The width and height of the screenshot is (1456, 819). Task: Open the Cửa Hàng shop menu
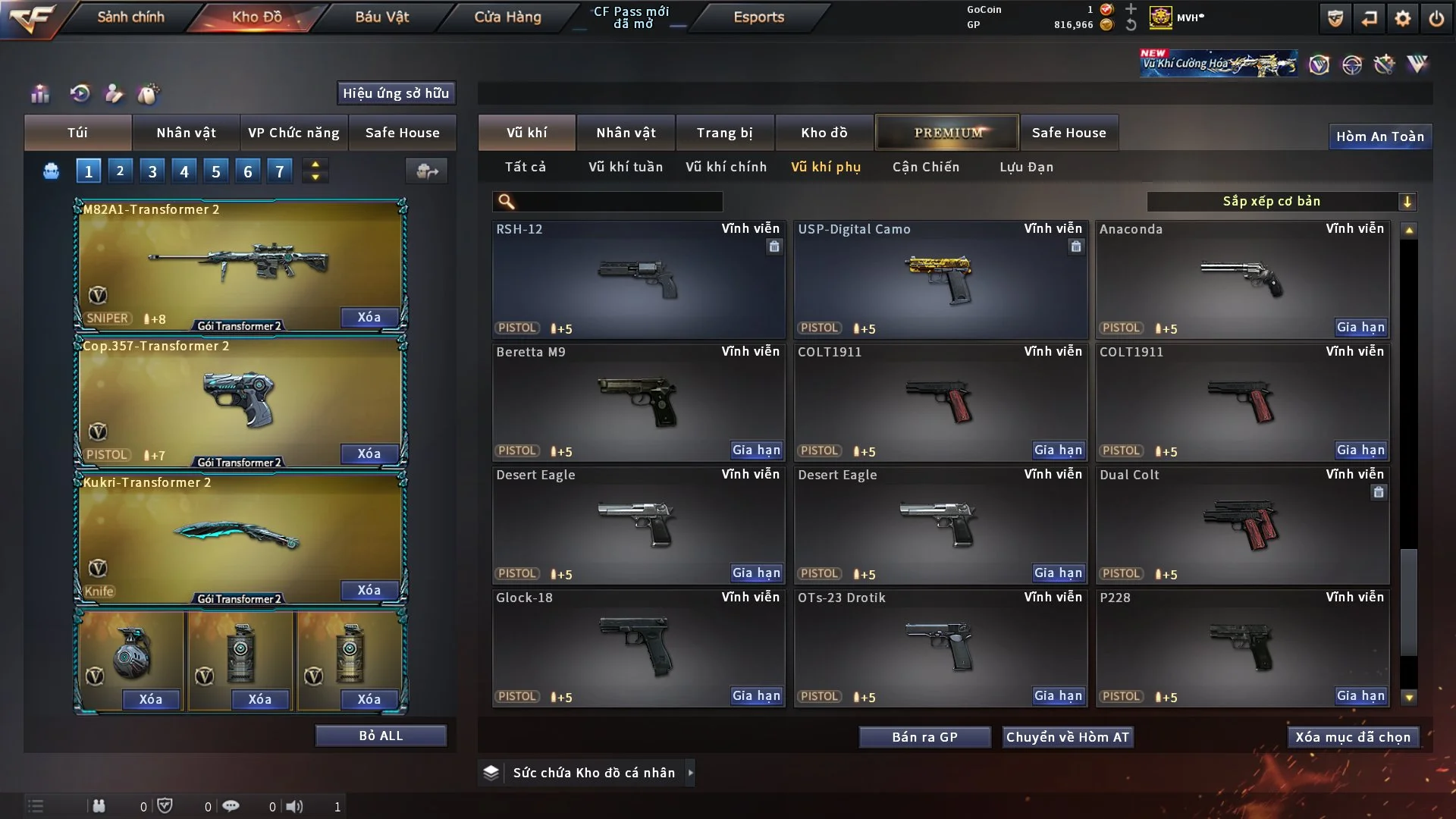[507, 17]
